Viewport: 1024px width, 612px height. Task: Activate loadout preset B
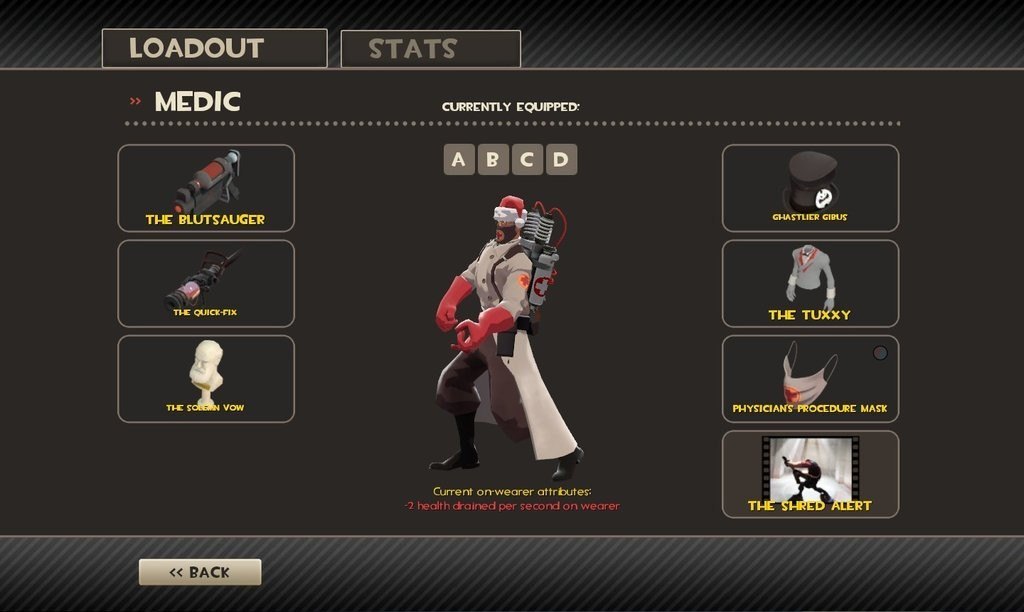493,159
